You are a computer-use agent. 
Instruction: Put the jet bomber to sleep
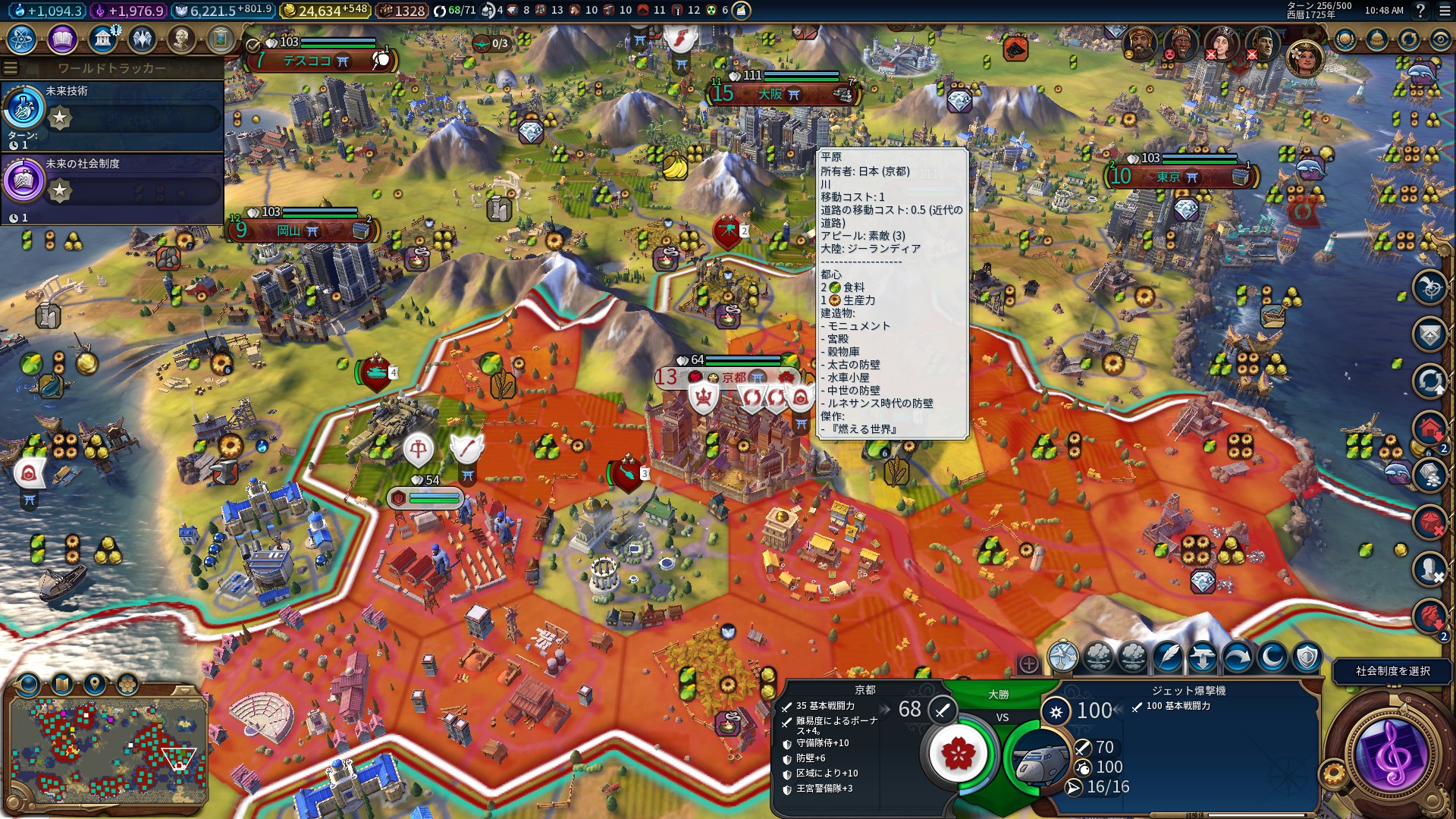pyautogui.click(x=1272, y=657)
